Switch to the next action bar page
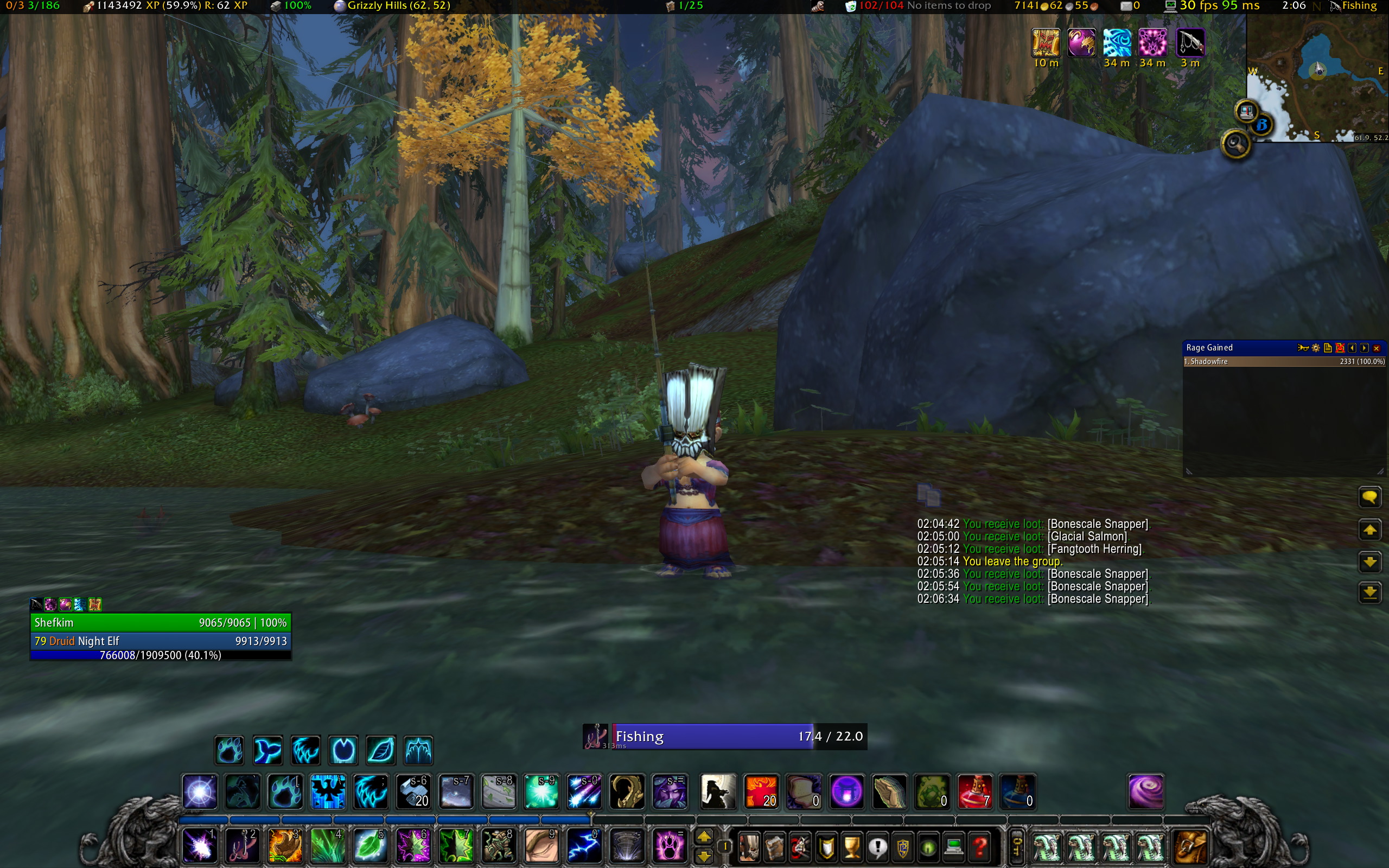 tap(704, 837)
